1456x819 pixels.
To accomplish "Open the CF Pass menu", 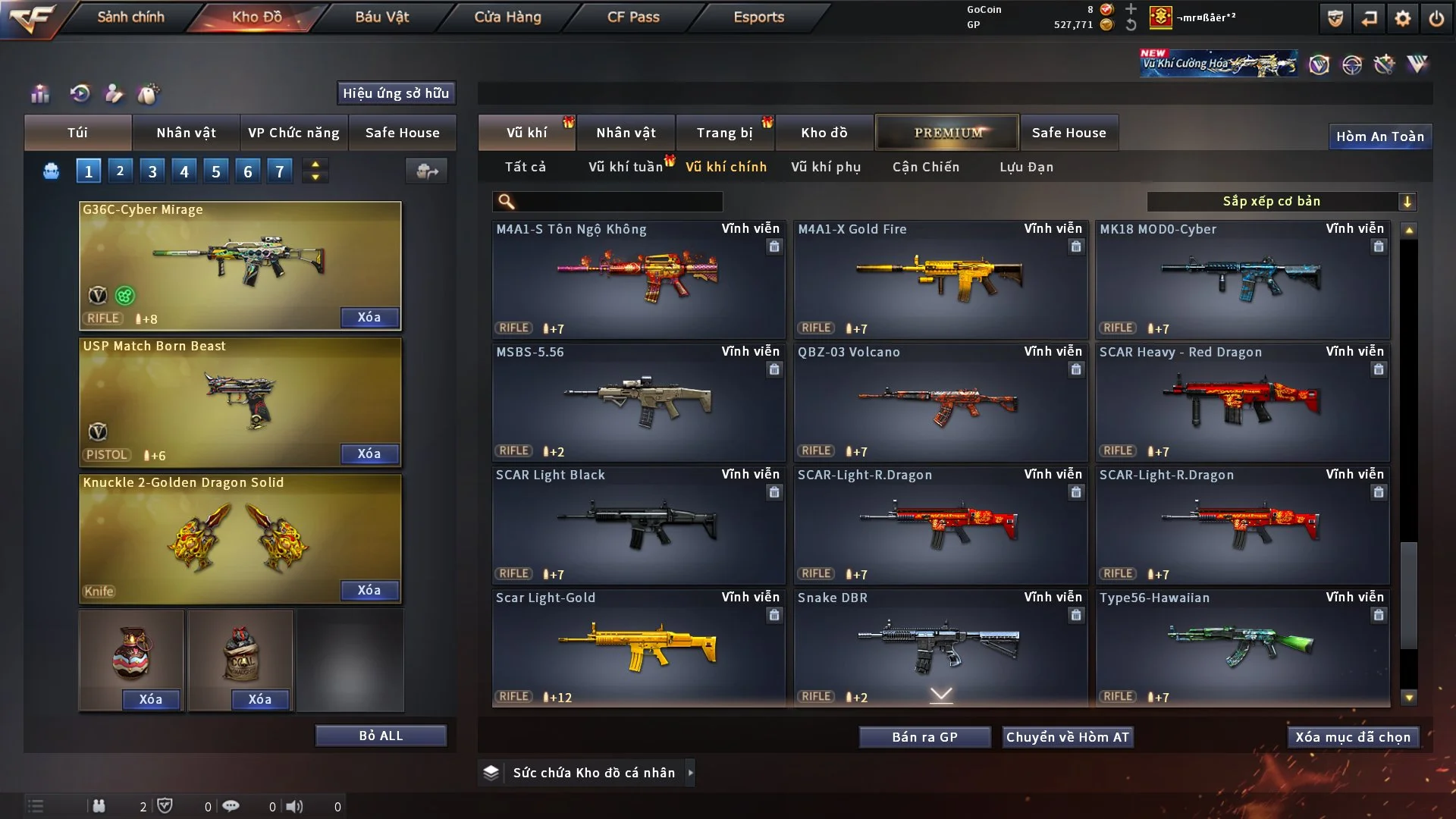I will pos(633,17).
